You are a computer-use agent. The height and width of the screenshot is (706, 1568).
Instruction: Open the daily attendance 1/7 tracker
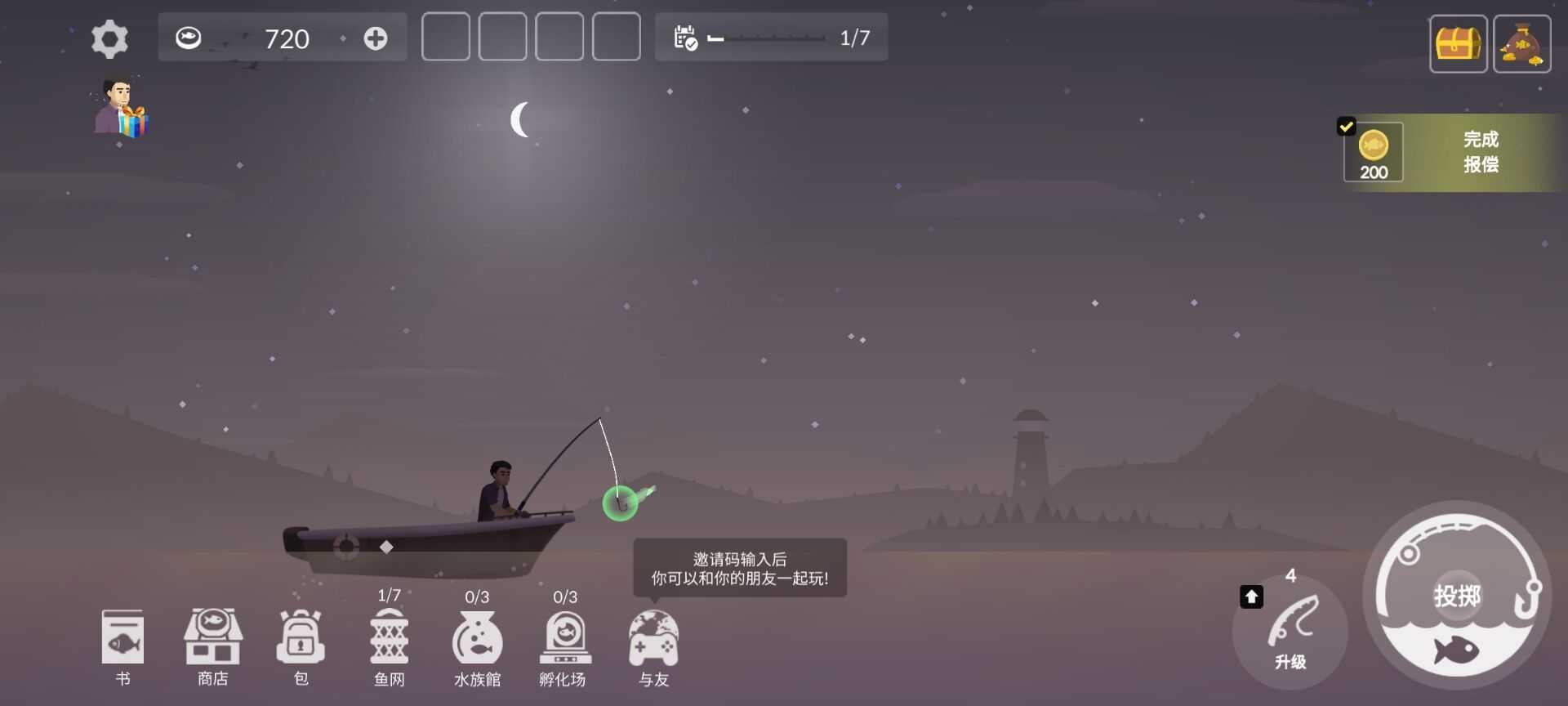pos(771,38)
